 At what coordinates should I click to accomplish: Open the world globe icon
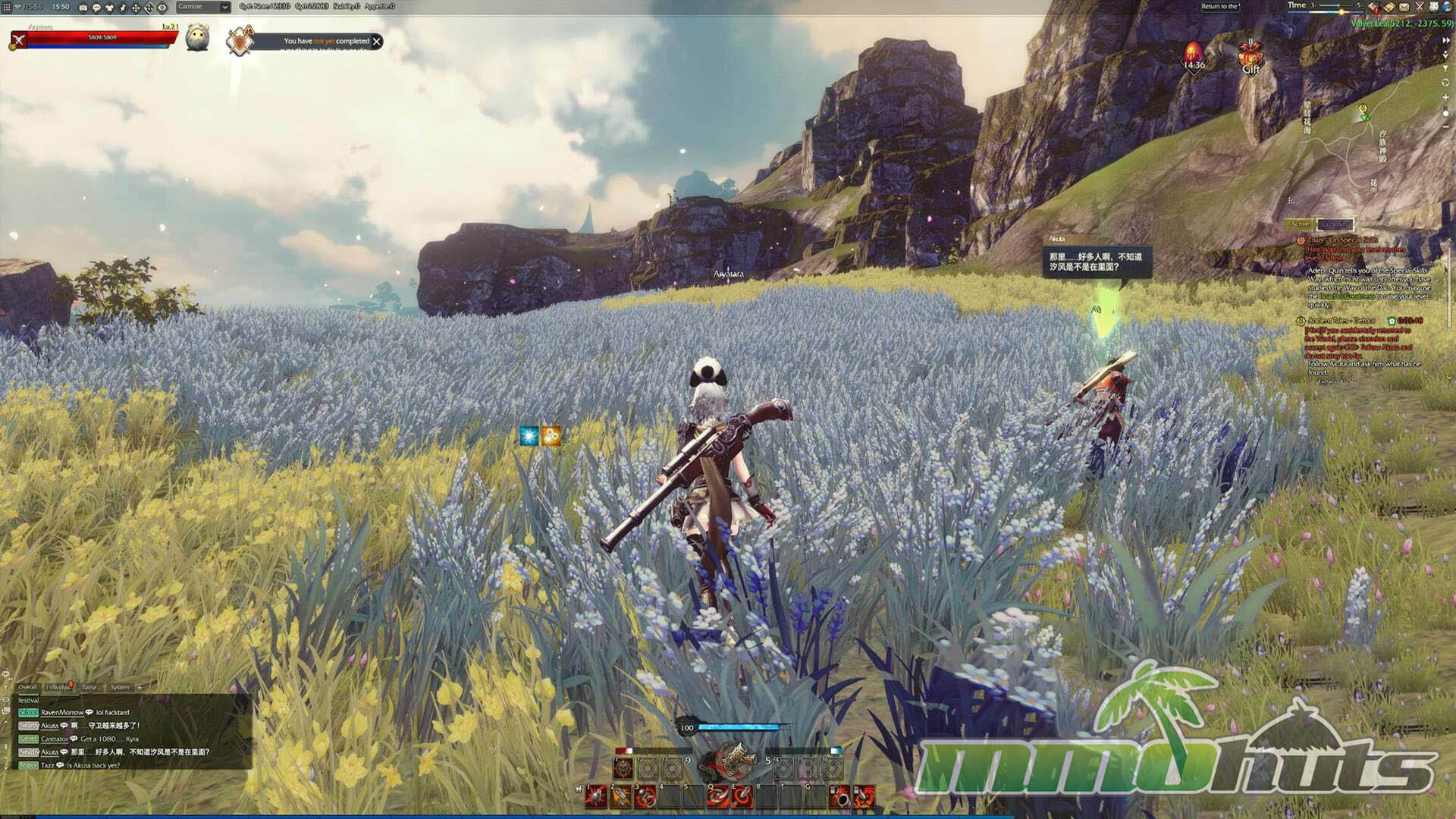pos(1446,7)
